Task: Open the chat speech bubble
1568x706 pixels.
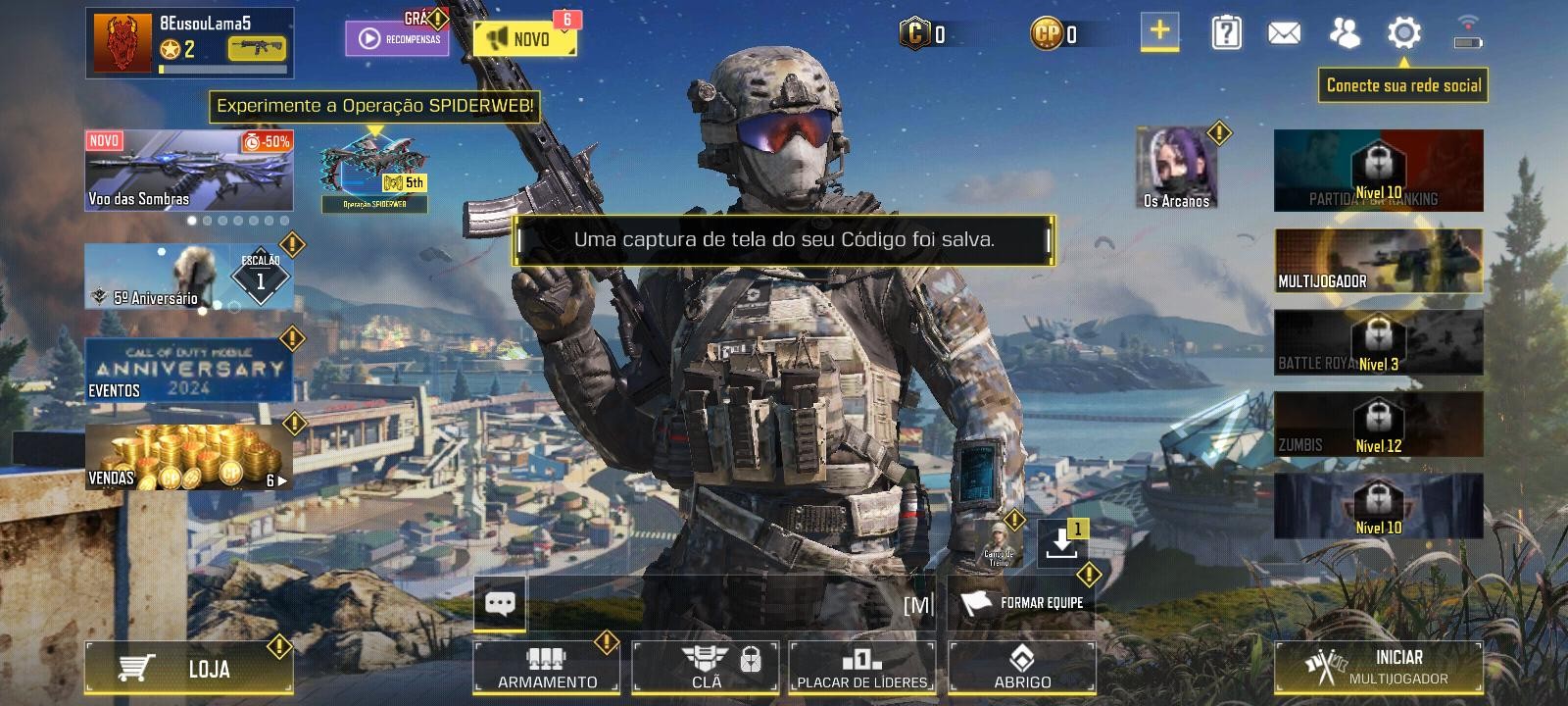Action: (x=500, y=604)
